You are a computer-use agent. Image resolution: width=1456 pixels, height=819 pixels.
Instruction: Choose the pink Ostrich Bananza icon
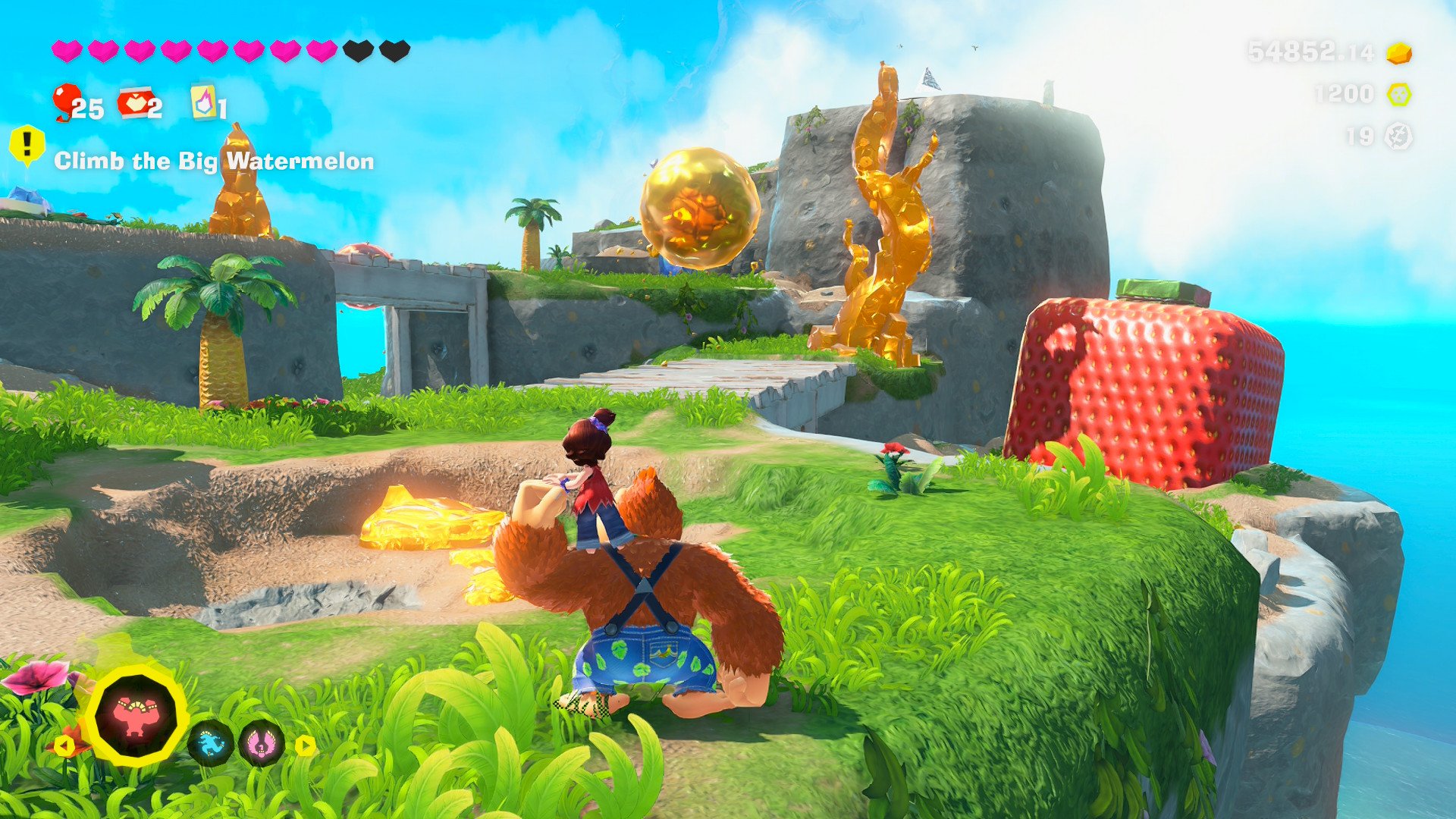point(261,742)
